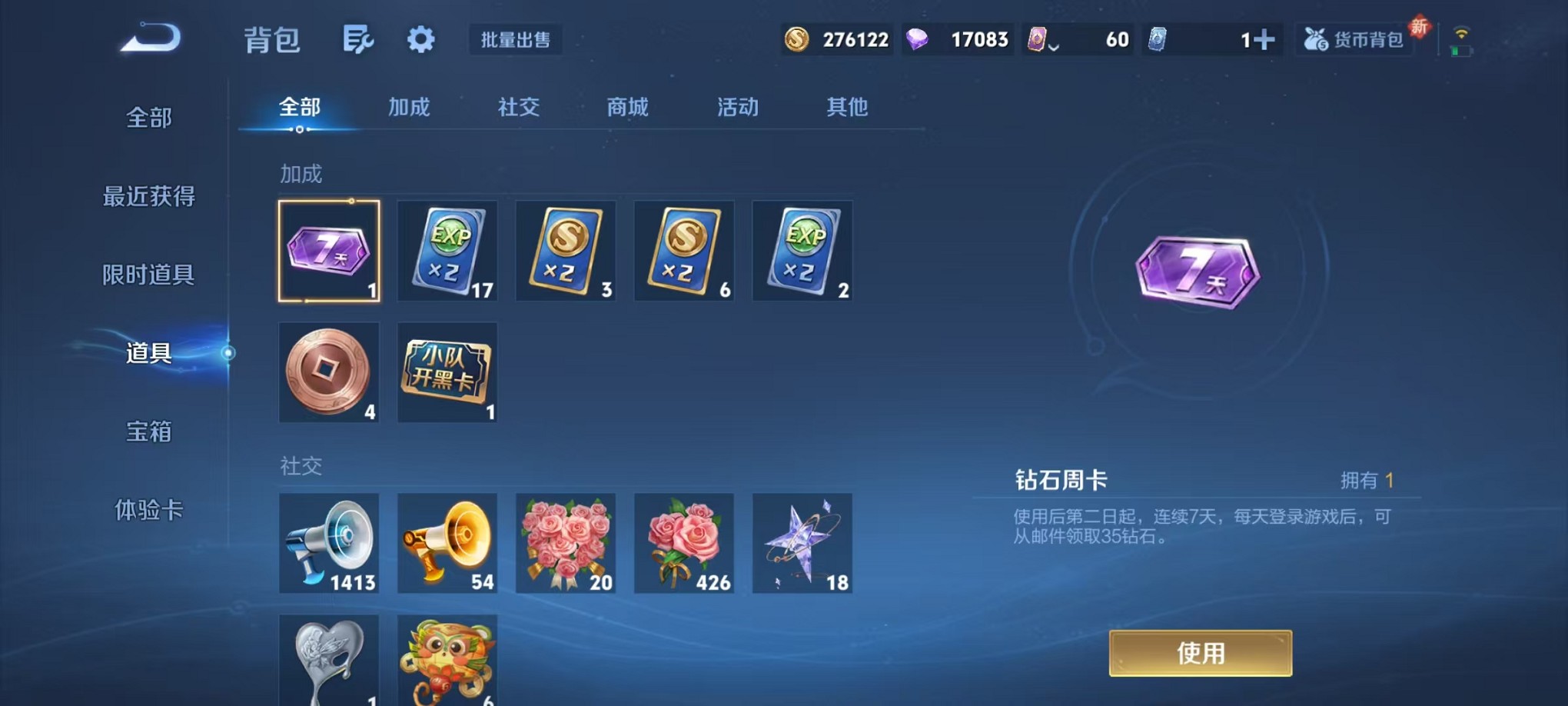Open the 货币背包 currency bag
The height and width of the screenshot is (706, 1568).
click(x=1354, y=38)
